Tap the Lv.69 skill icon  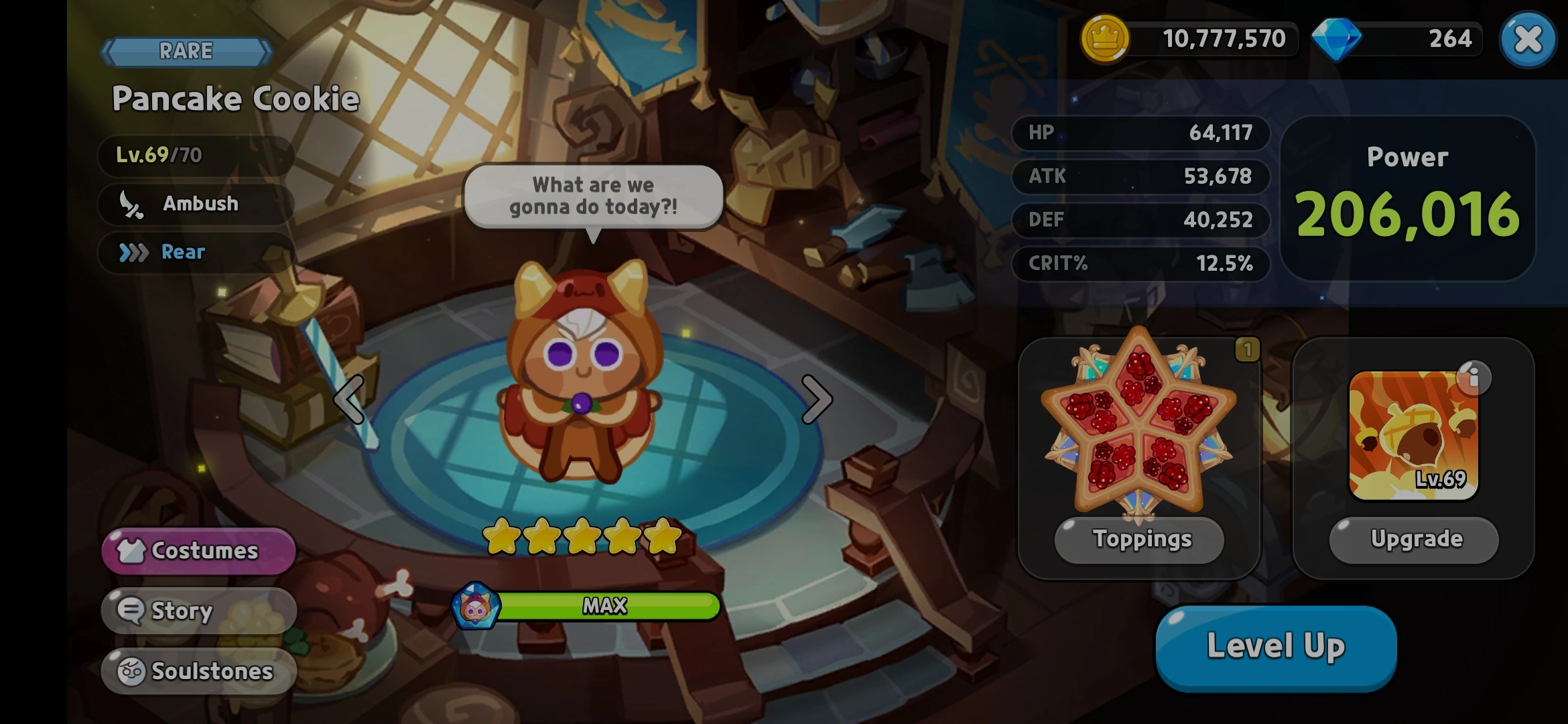pos(1413,436)
